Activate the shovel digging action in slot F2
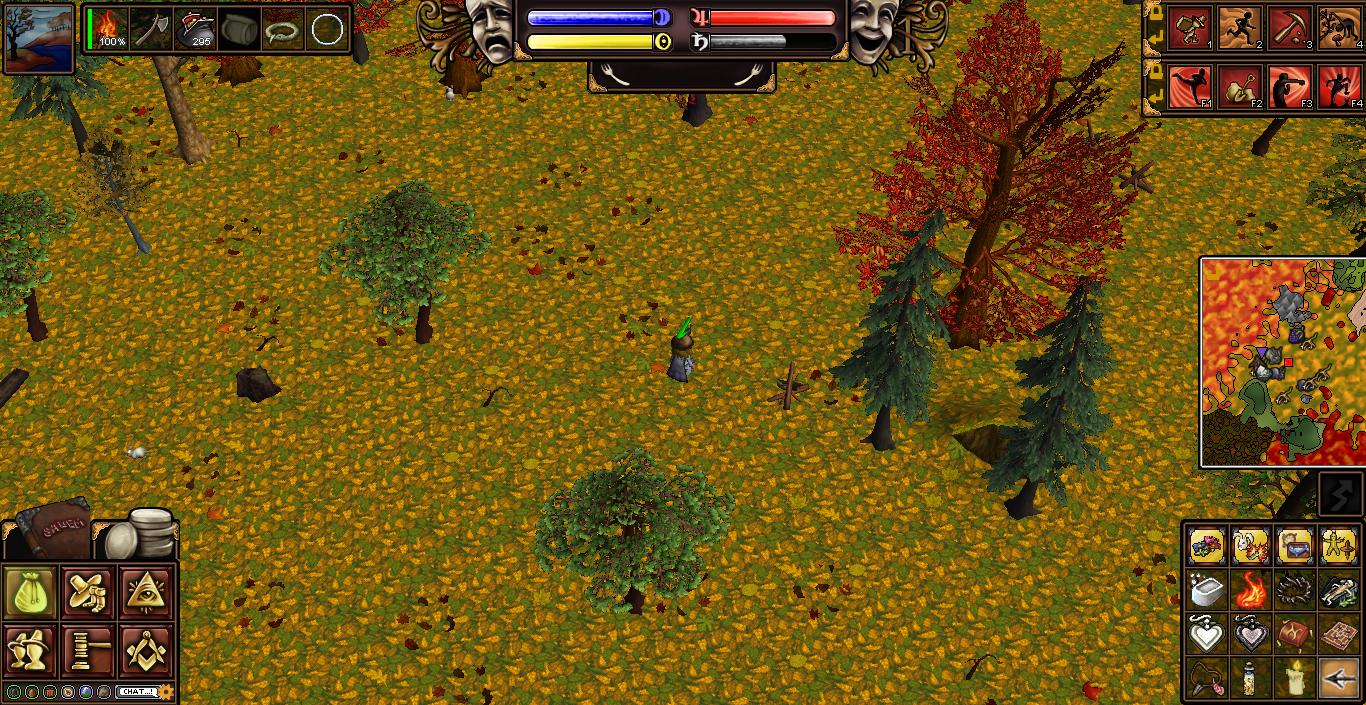This screenshot has width=1366, height=705. click(x=1241, y=87)
